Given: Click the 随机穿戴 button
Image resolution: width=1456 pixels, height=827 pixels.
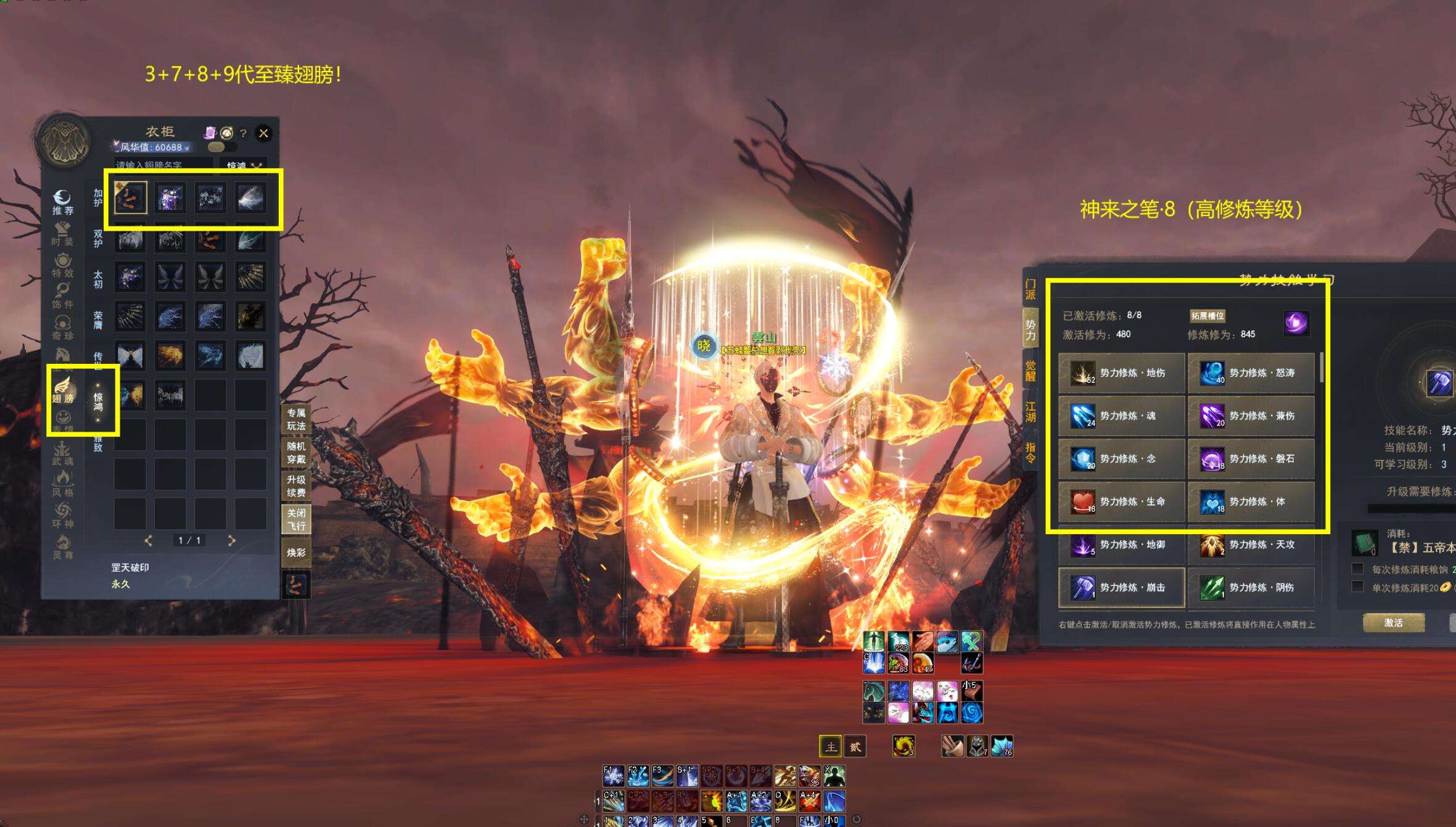Looking at the screenshot, I should tap(296, 453).
